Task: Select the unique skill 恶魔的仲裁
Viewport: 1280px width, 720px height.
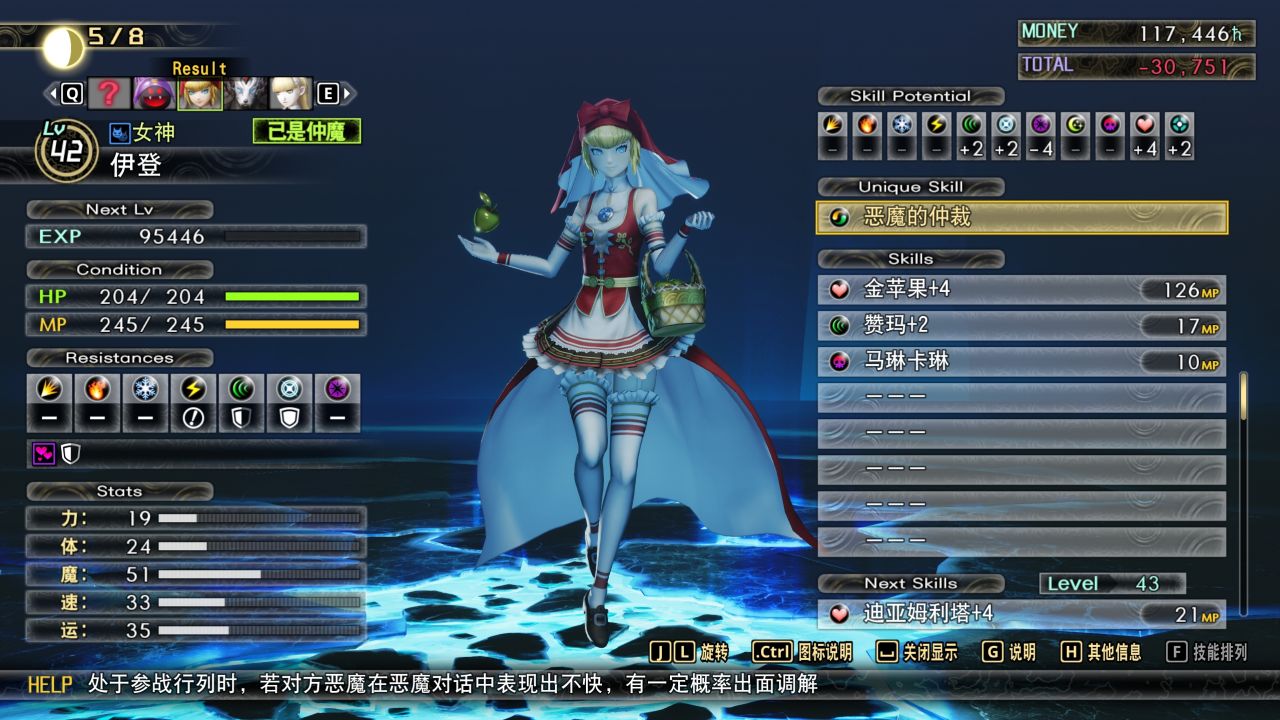Action: tap(1021, 217)
